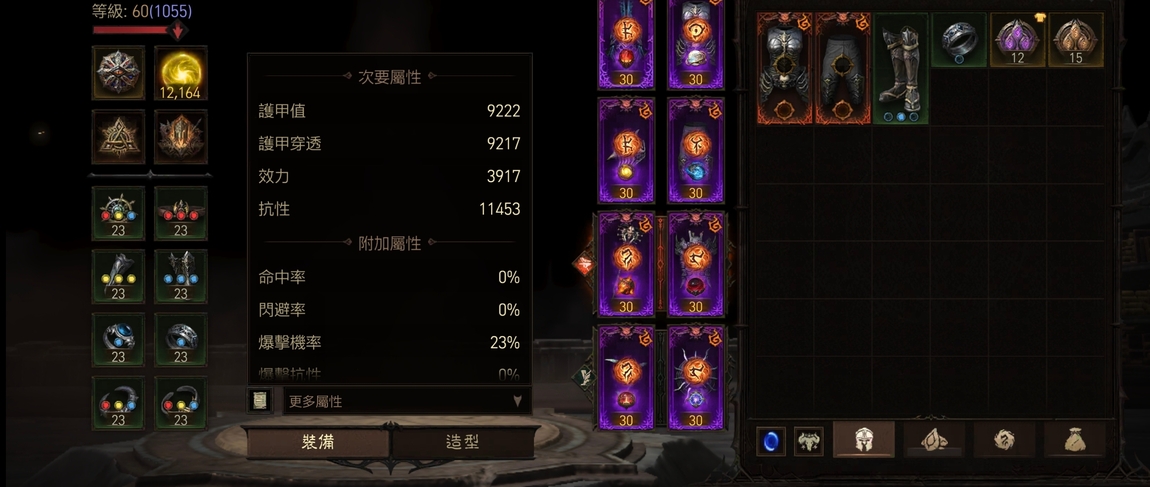
Task: Click the blue gem button below the inventory
Action: 770,441
